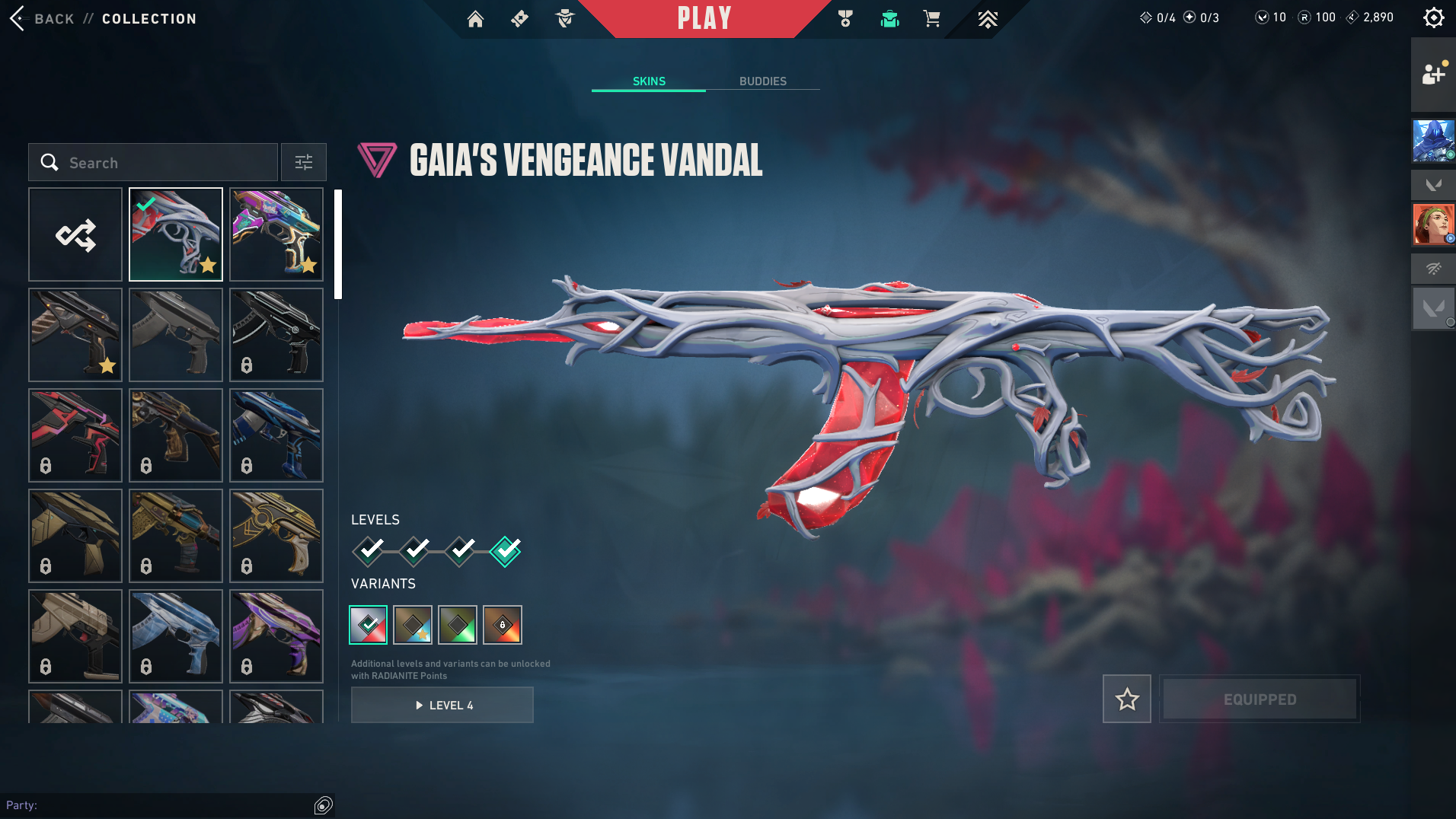This screenshot has width=1456, height=819.
Task: Select the Gaia's Vengeance Vandal thumbnail
Action: point(176,234)
